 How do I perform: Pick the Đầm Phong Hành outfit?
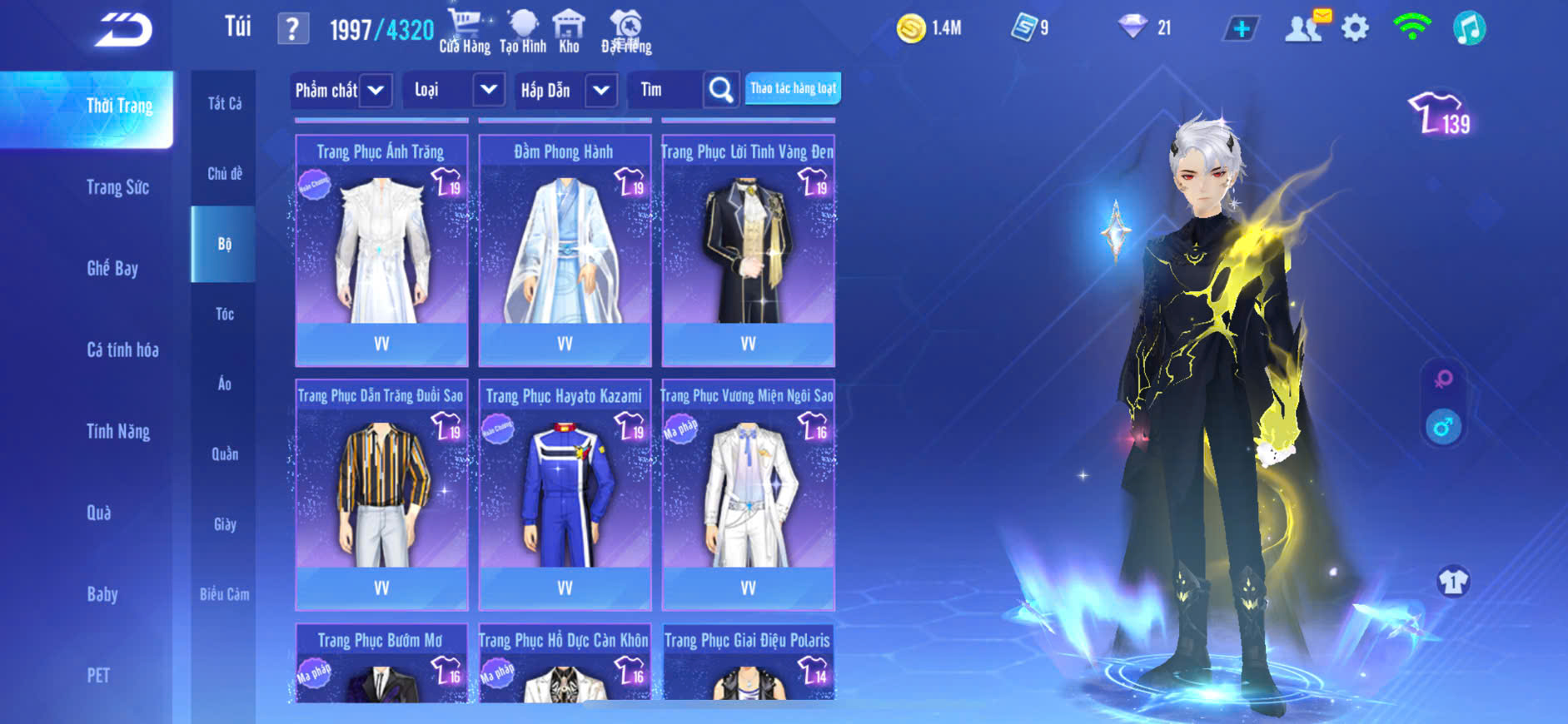[565, 250]
